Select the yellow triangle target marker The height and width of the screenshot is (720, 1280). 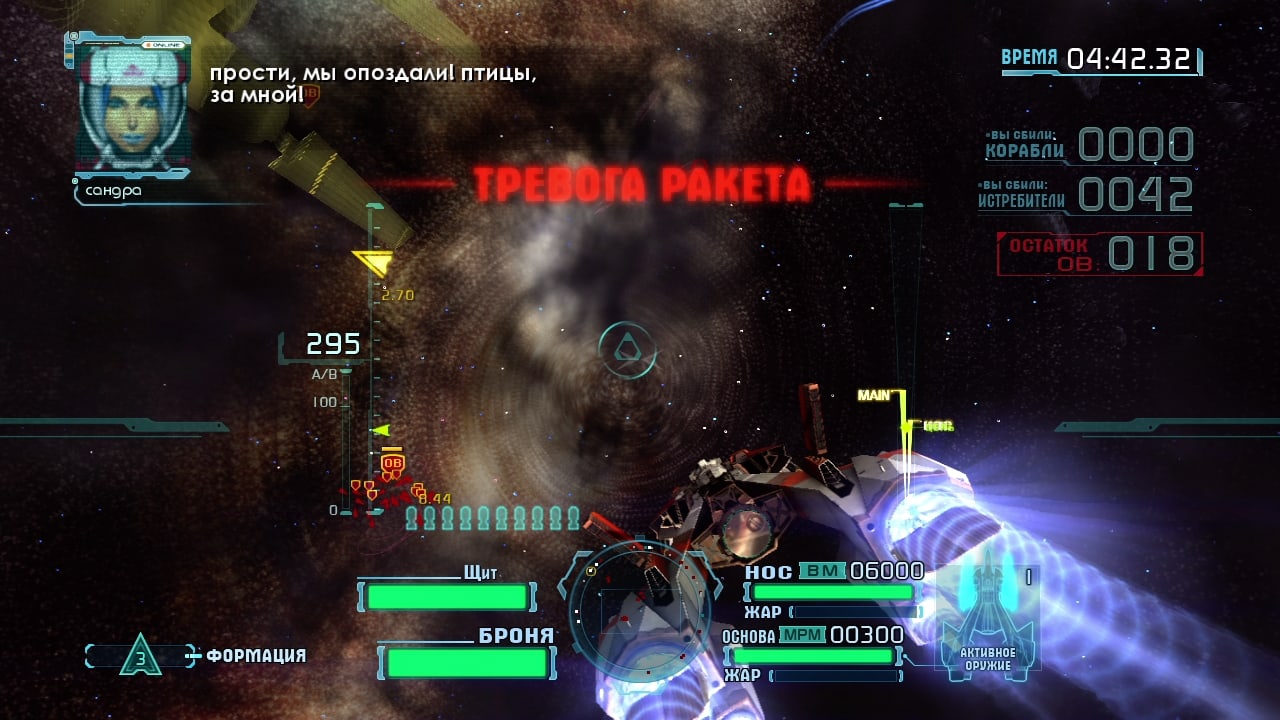(372, 264)
